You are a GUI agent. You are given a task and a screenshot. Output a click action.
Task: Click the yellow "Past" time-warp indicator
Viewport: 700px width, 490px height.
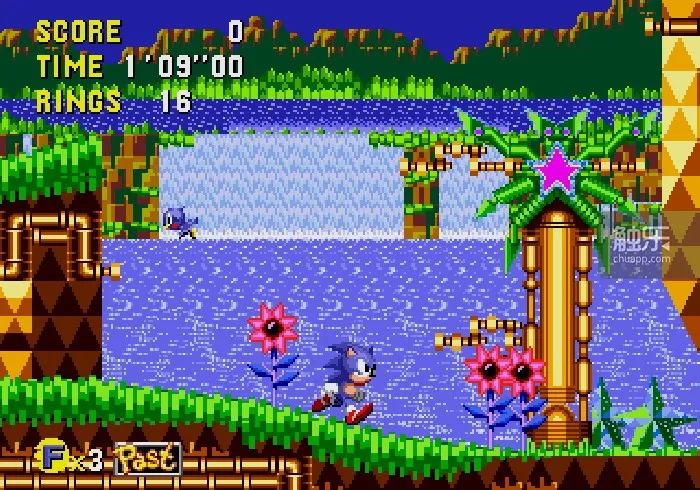click(148, 458)
